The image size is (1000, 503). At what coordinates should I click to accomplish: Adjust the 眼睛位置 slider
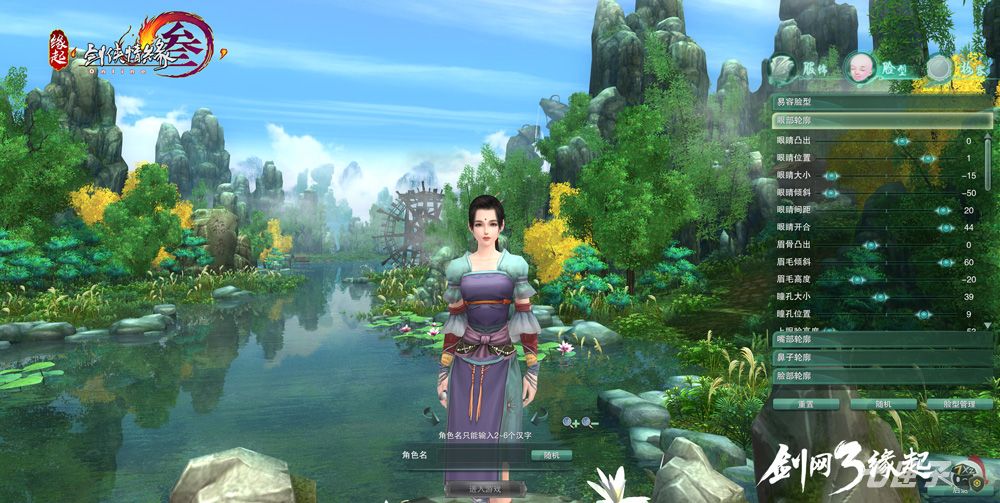tap(928, 159)
